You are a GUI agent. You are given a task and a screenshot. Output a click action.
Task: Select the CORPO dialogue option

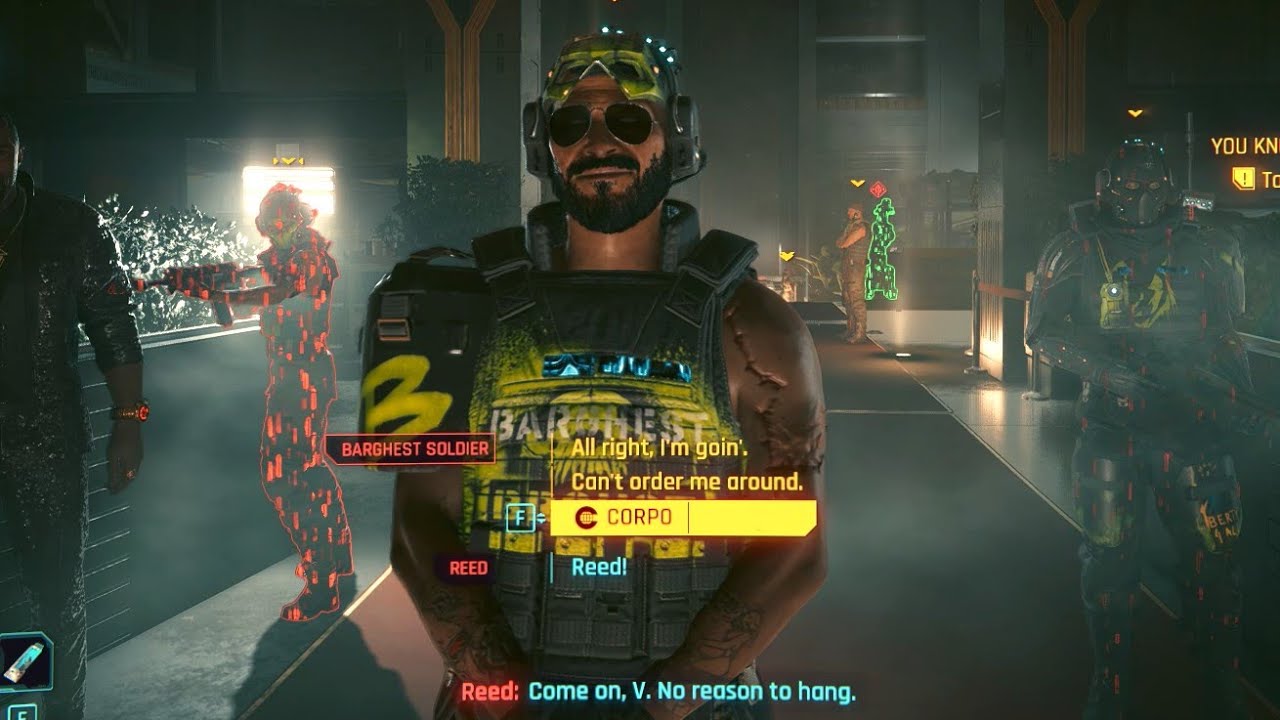640,517
